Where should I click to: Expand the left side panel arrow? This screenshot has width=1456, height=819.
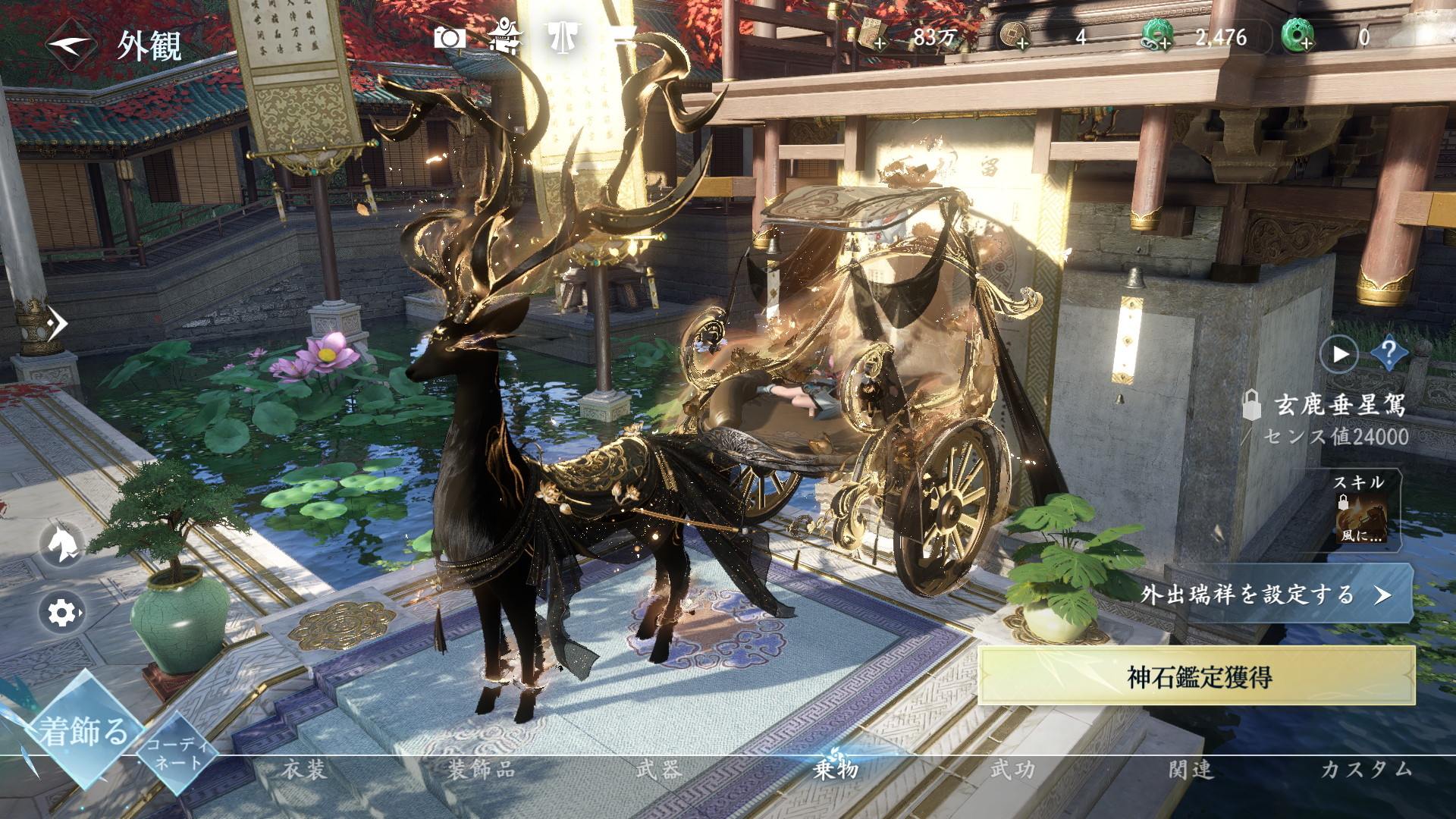tap(55, 324)
